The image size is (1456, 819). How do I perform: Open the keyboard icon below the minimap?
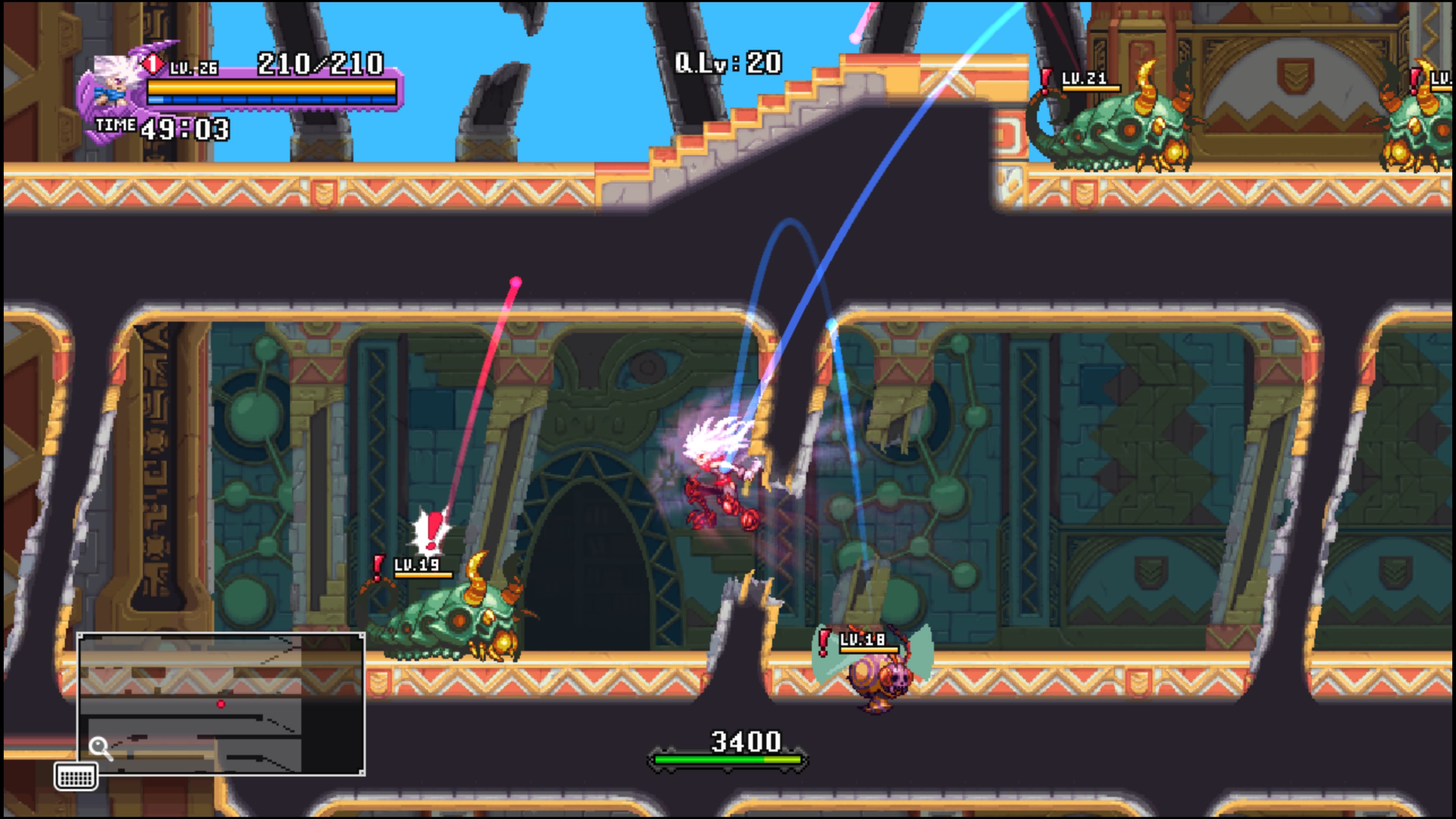click(x=76, y=777)
